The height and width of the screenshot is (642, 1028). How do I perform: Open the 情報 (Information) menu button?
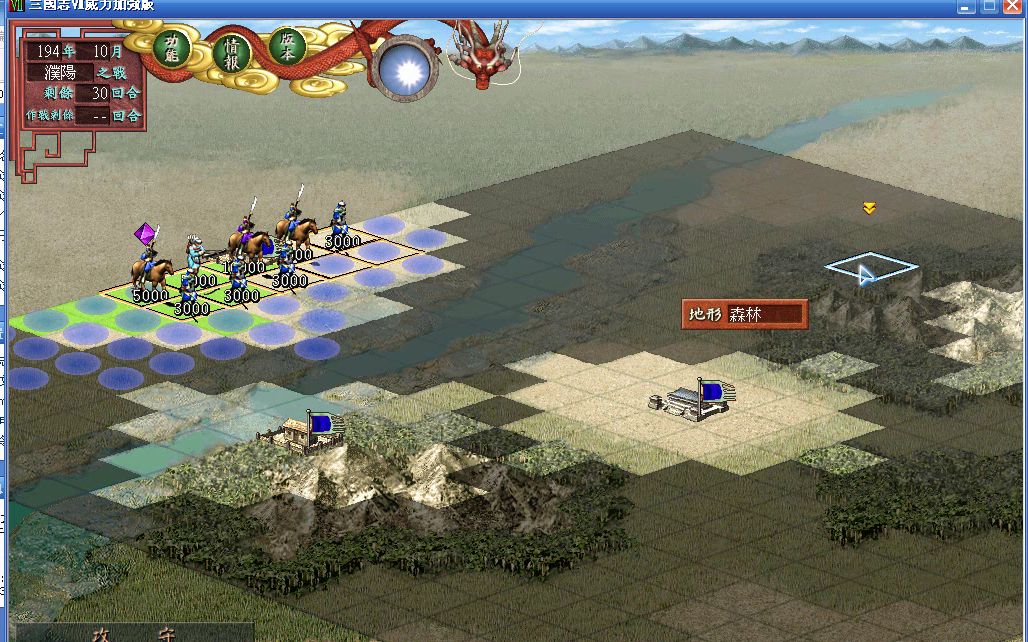pos(231,52)
